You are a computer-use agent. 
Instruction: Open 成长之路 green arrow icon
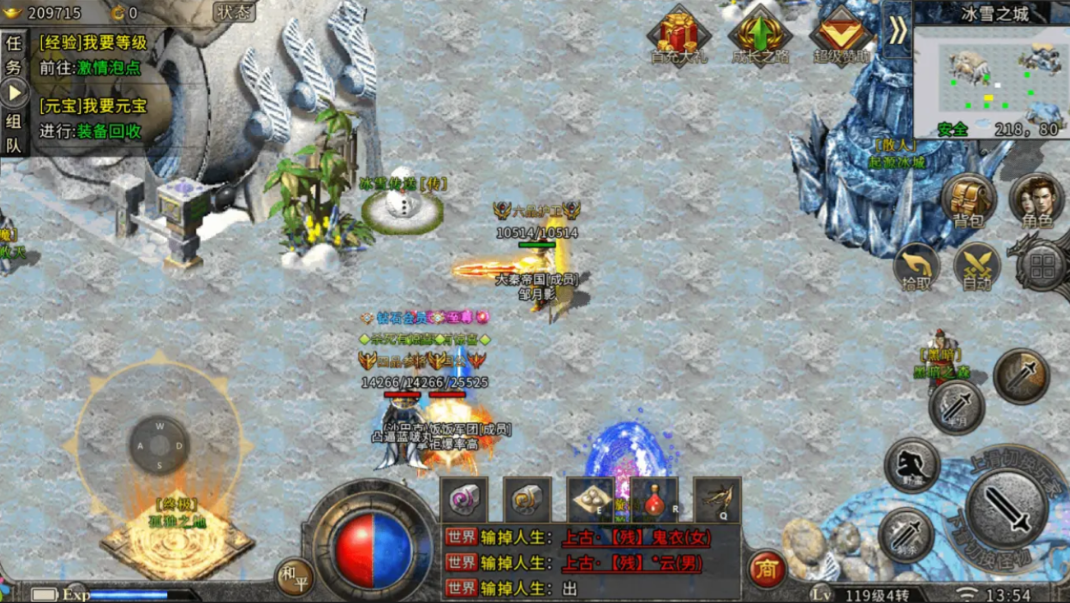coord(759,35)
